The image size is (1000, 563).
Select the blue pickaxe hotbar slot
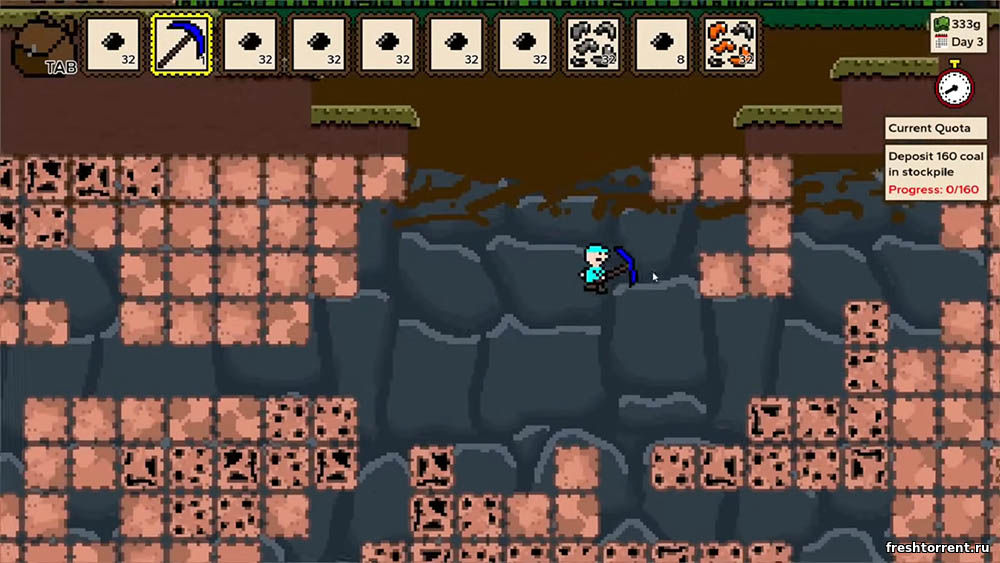click(182, 44)
